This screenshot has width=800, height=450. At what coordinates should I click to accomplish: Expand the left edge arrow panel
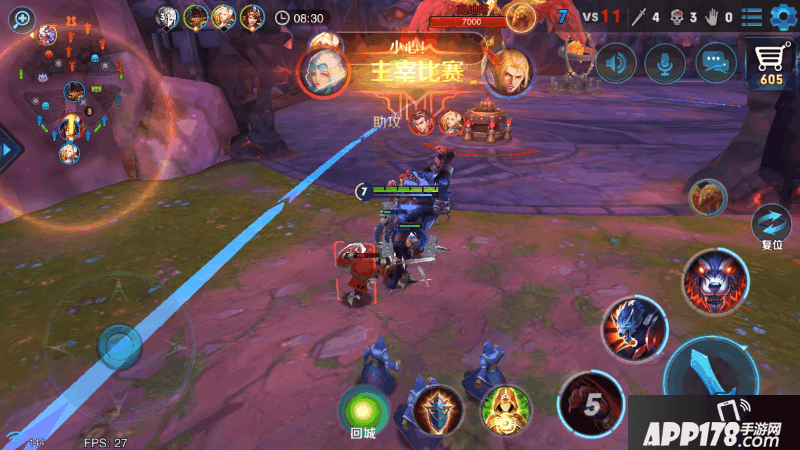[8, 150]
